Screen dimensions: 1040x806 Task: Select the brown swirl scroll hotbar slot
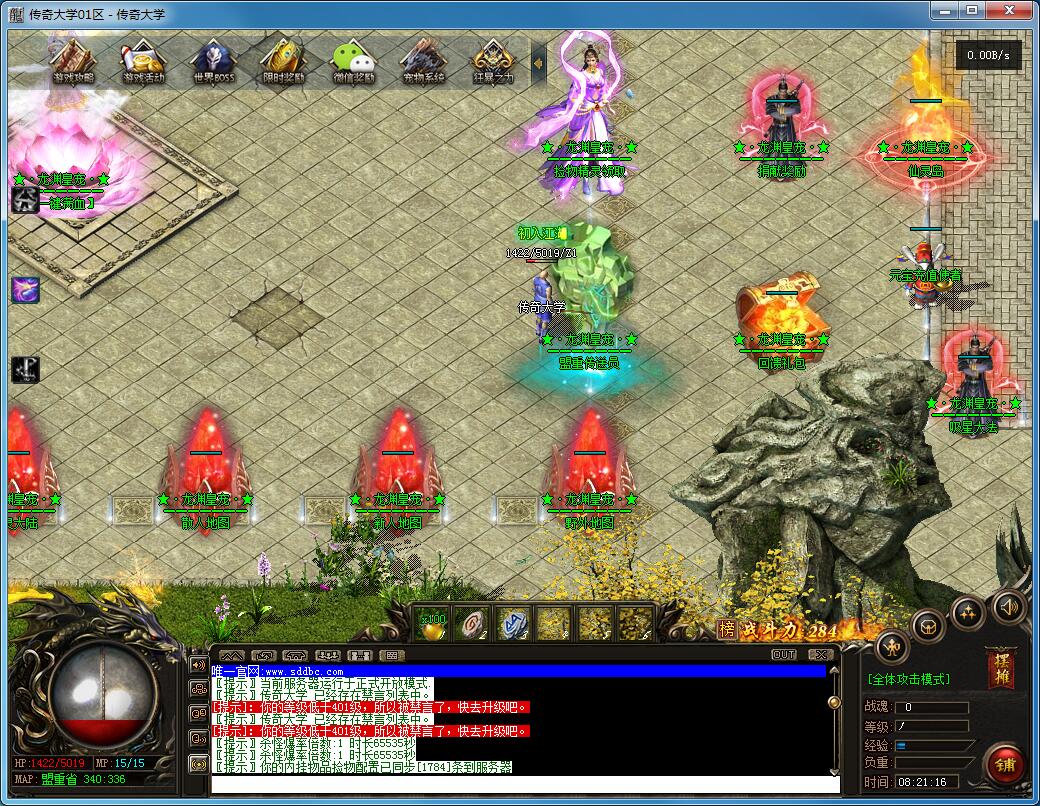(471, 624)
